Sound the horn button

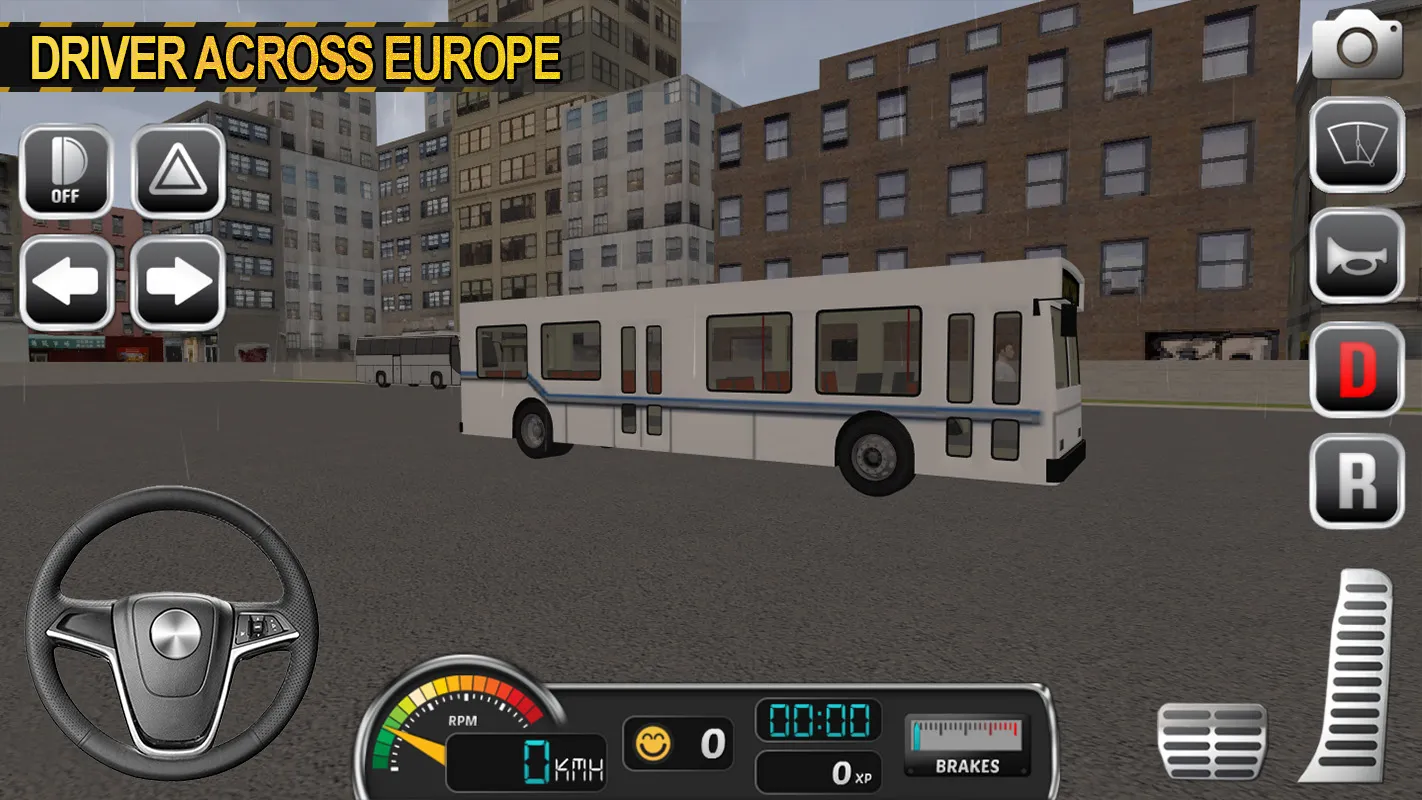tap(1357, 257)
